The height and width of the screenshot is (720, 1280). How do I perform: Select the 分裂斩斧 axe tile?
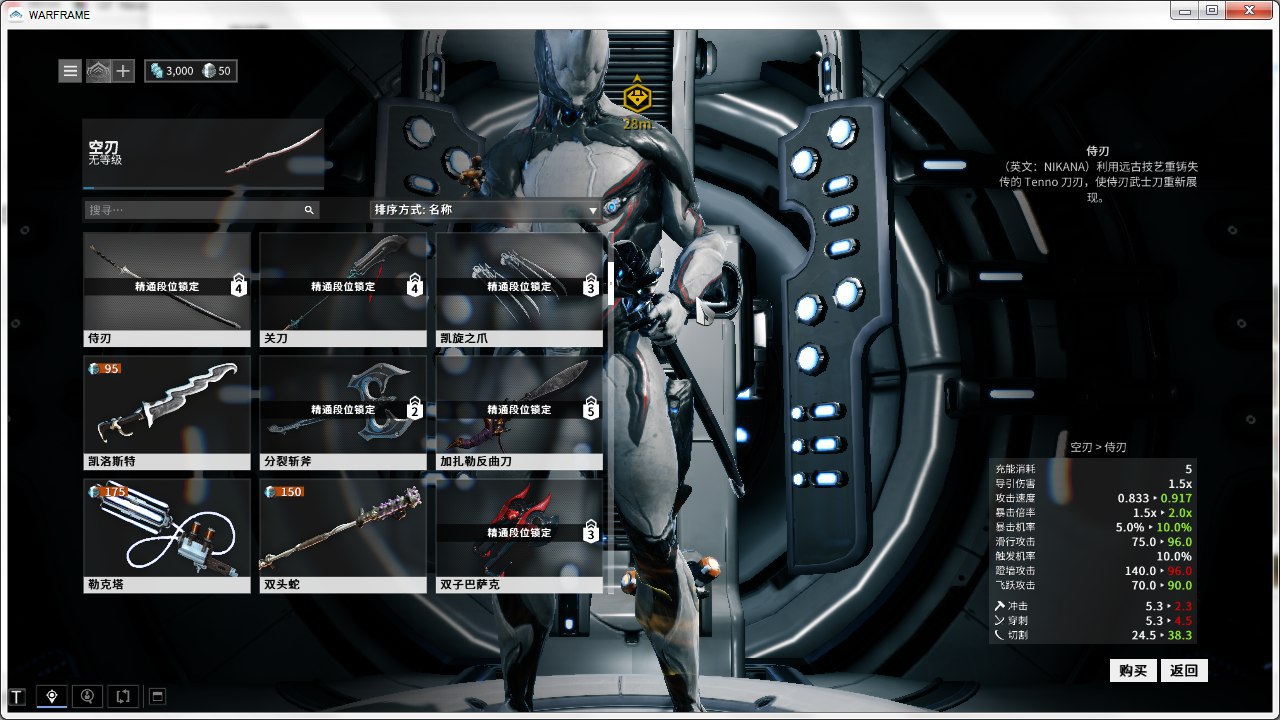(x=343, y=413)
